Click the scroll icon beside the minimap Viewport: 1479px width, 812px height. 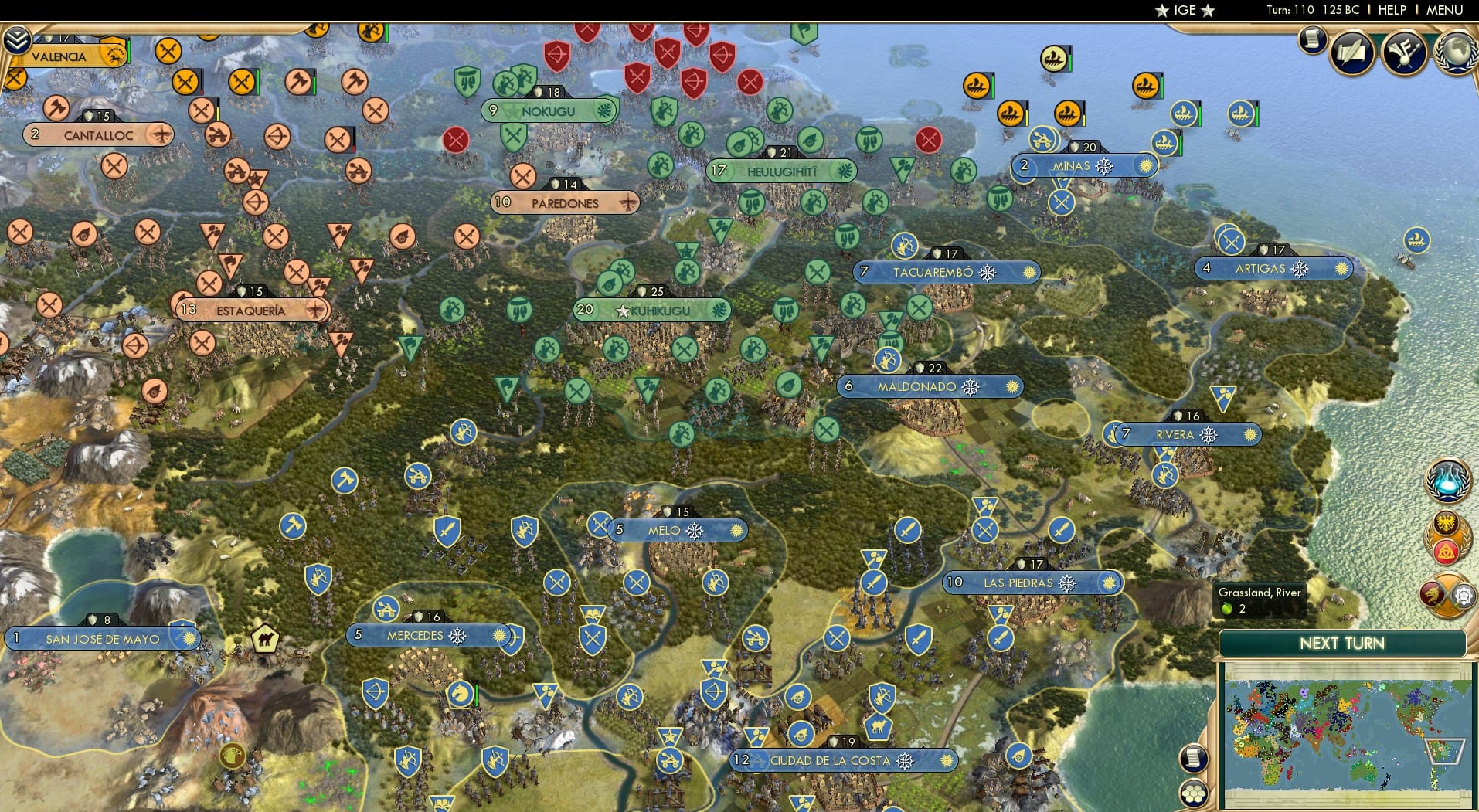click(1194, 758)
